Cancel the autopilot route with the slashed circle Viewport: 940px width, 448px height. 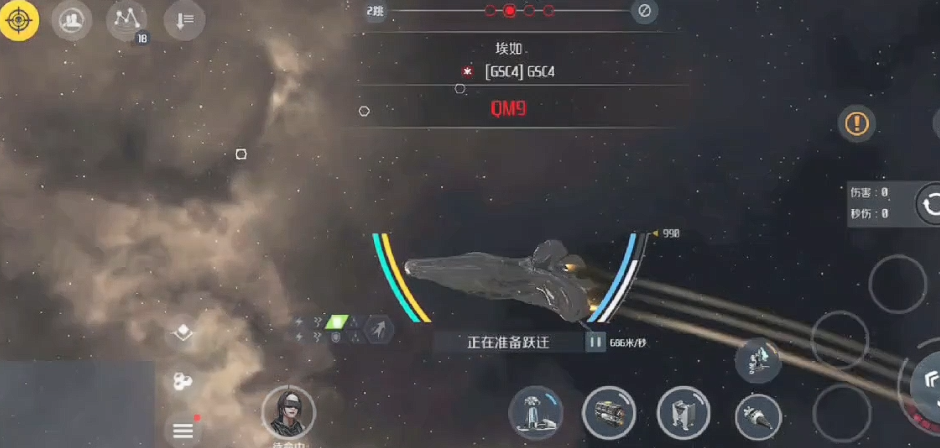click(x=645, y=11)
